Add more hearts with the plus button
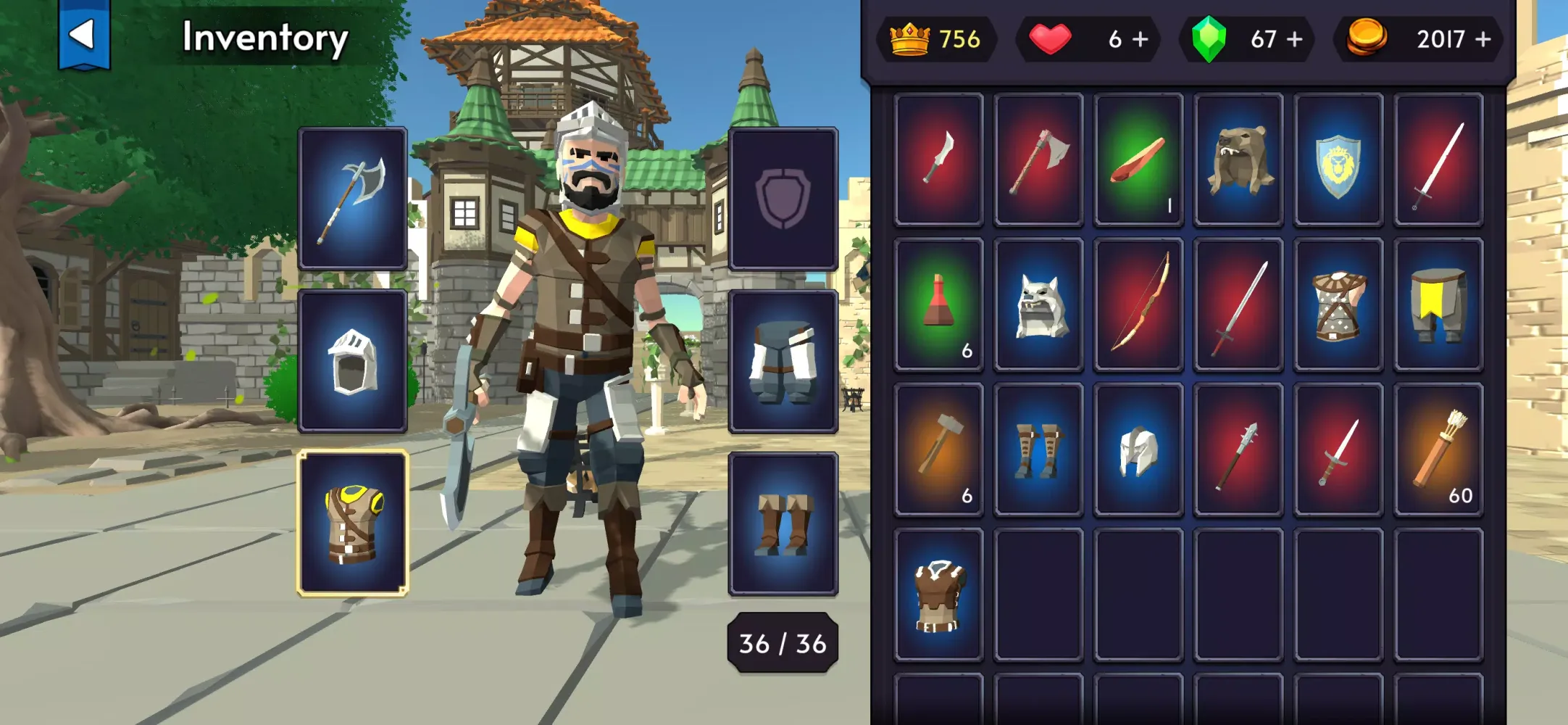This screenshot has width=1568, height=725. click(x=1140, y=39)
